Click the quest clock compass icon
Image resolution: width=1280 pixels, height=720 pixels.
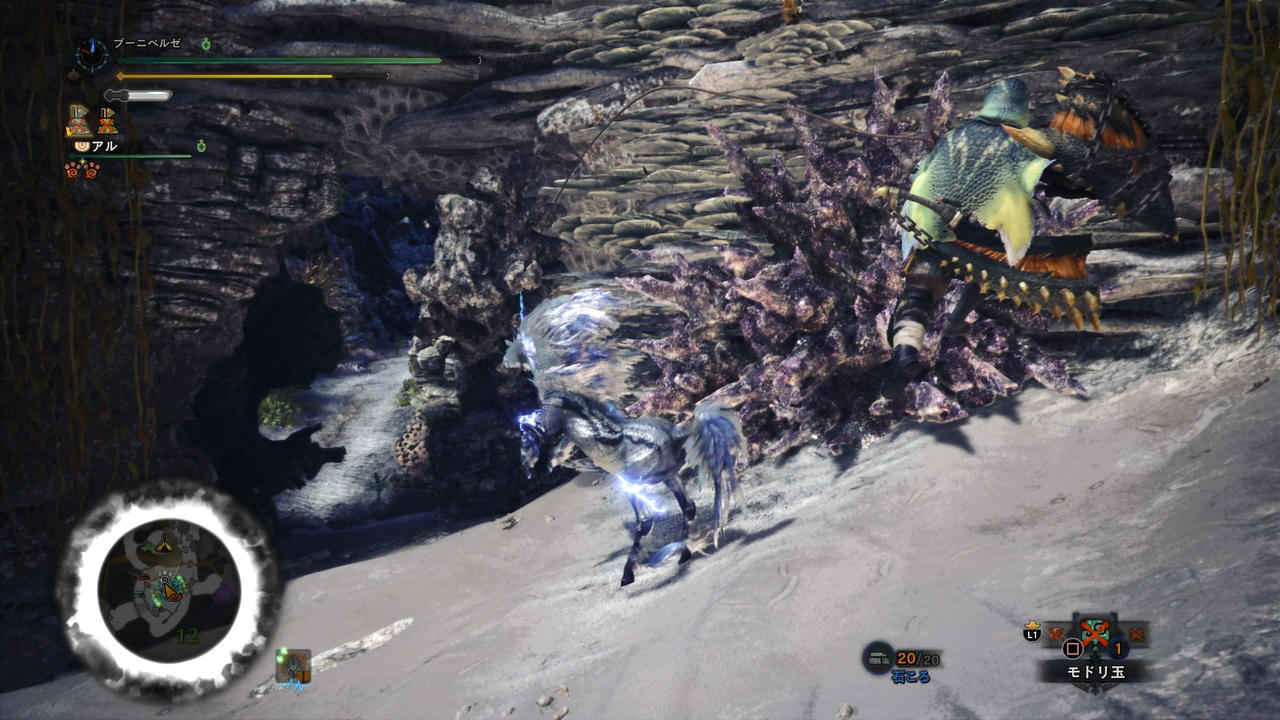click(x=92, y=55)
